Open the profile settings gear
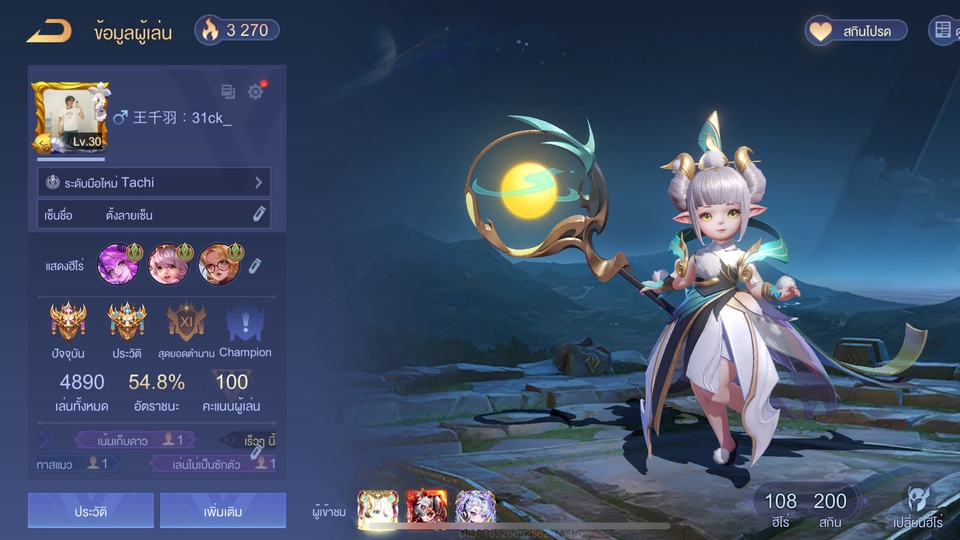The height and width of the screenshot is (540, 960). pos(256,92)
